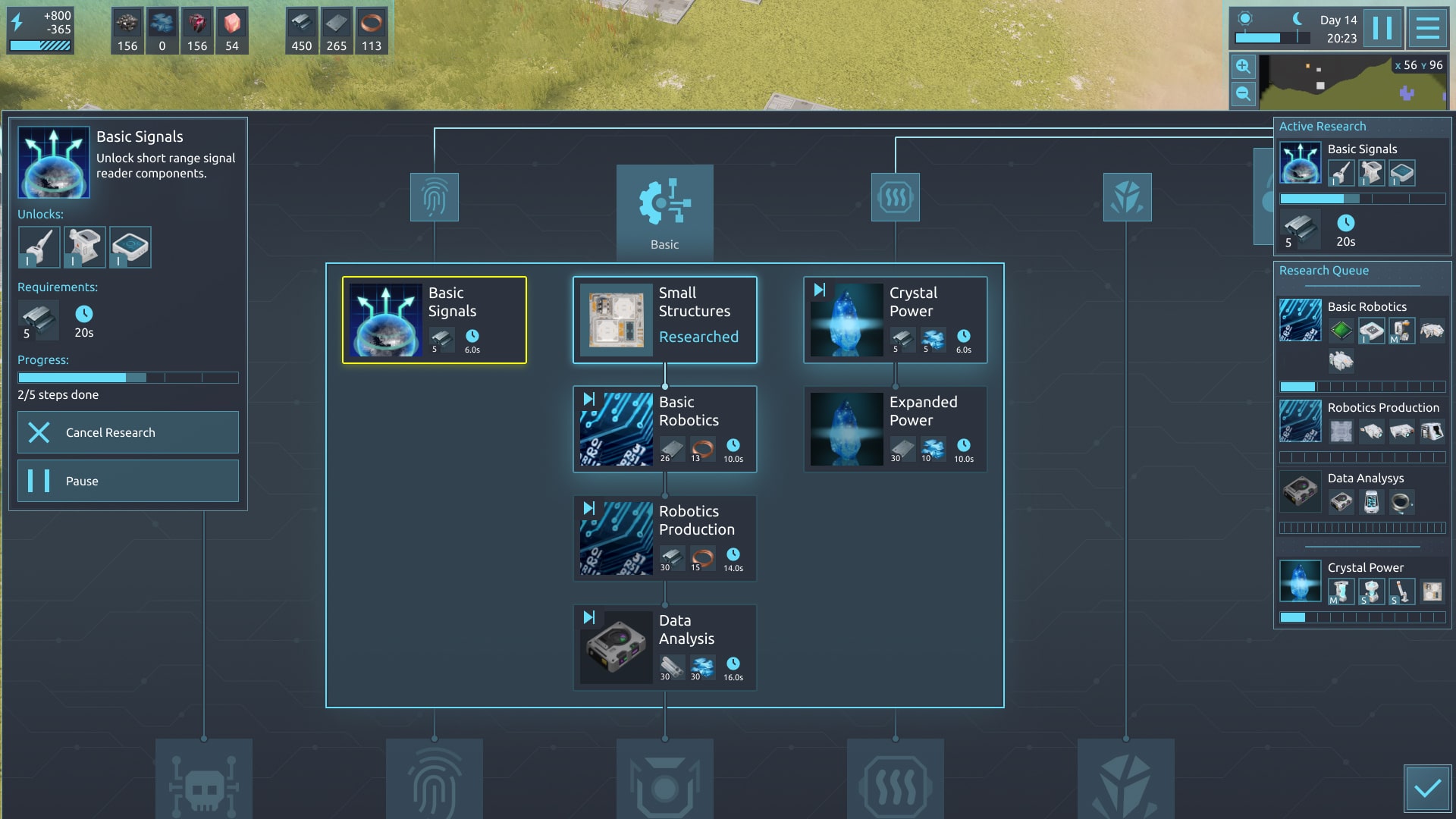Switch to the Basic research category
This screenshot has height=819, width=1456.
click(664, 211)
